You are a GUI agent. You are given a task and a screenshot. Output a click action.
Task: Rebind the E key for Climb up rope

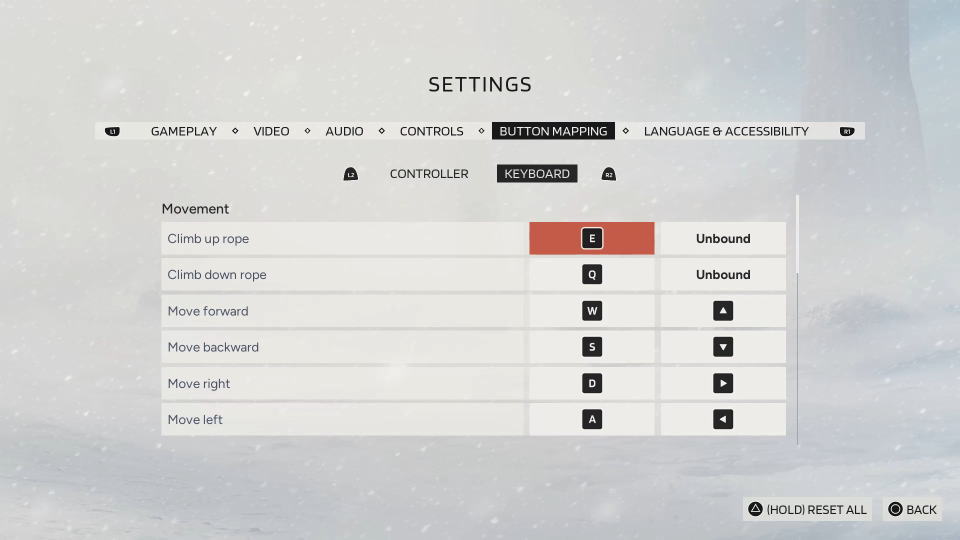(x=592, y=239)
